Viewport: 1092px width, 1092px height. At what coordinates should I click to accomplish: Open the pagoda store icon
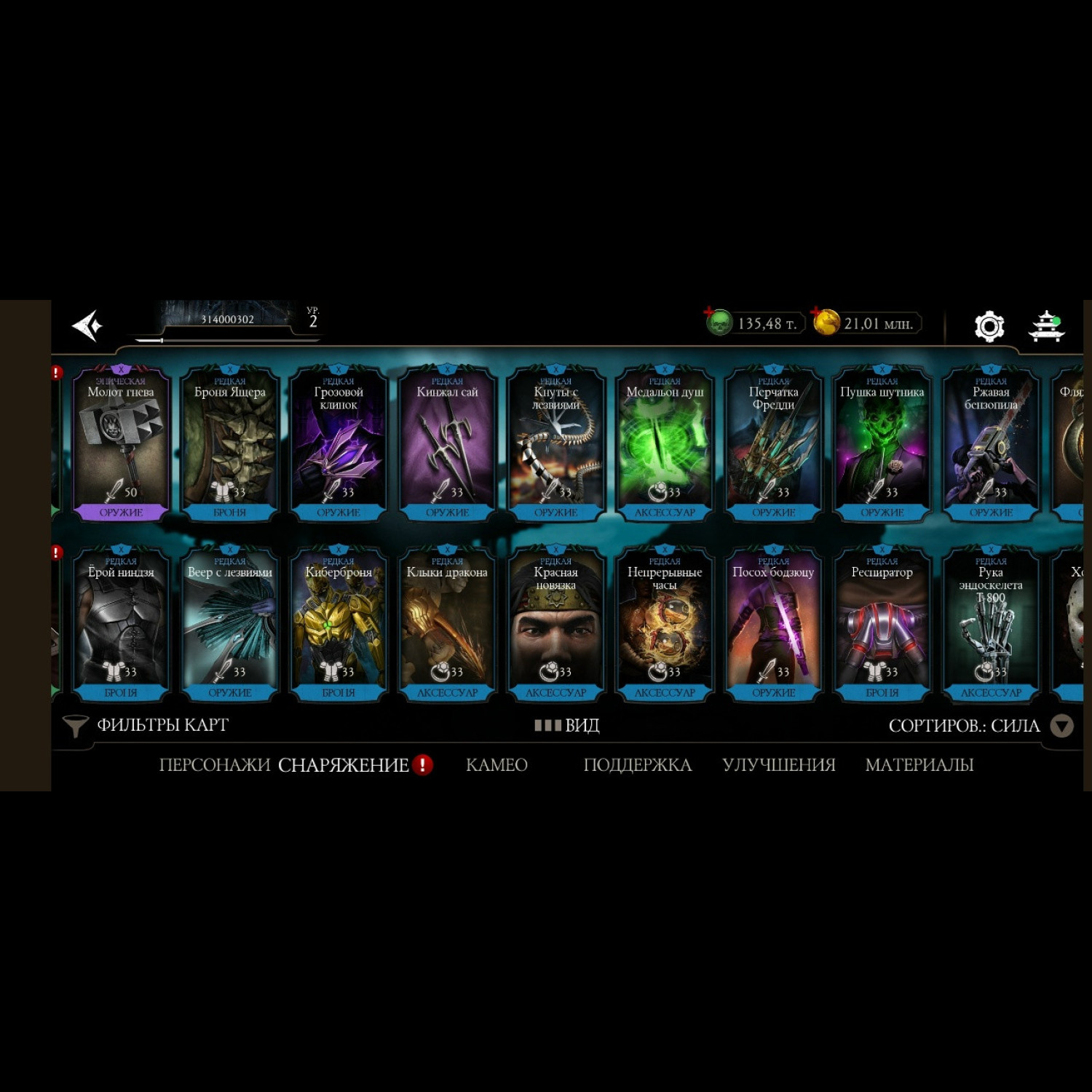[1046, 326]
